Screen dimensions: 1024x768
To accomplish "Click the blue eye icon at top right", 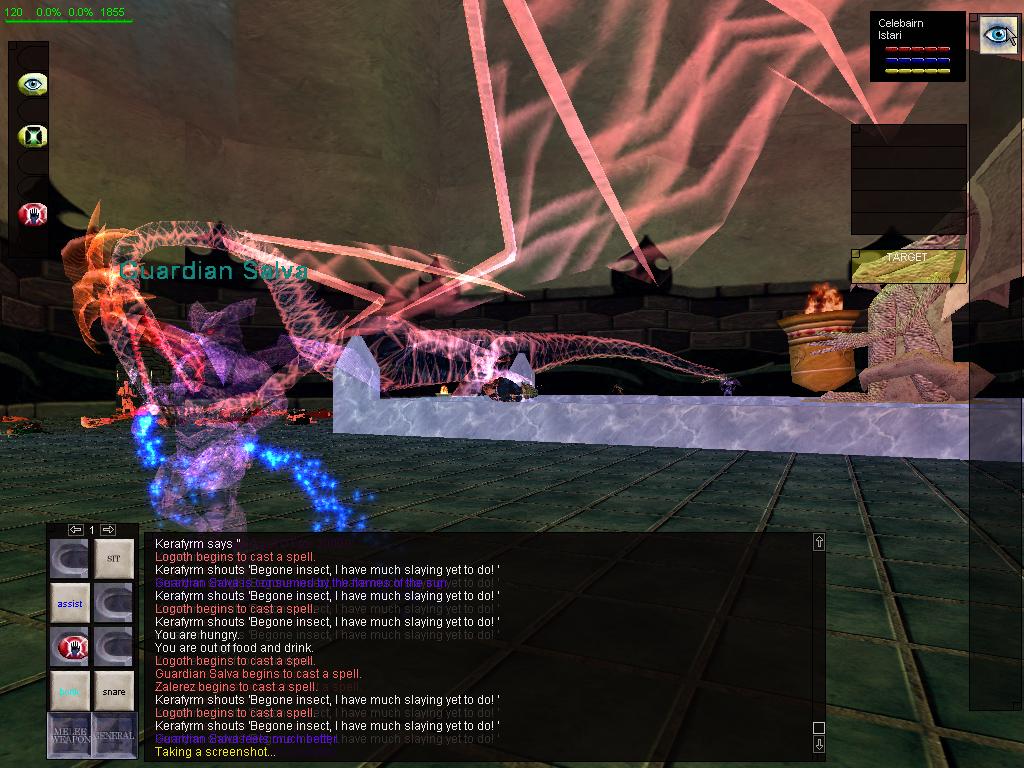I will (x=996, y=34).
